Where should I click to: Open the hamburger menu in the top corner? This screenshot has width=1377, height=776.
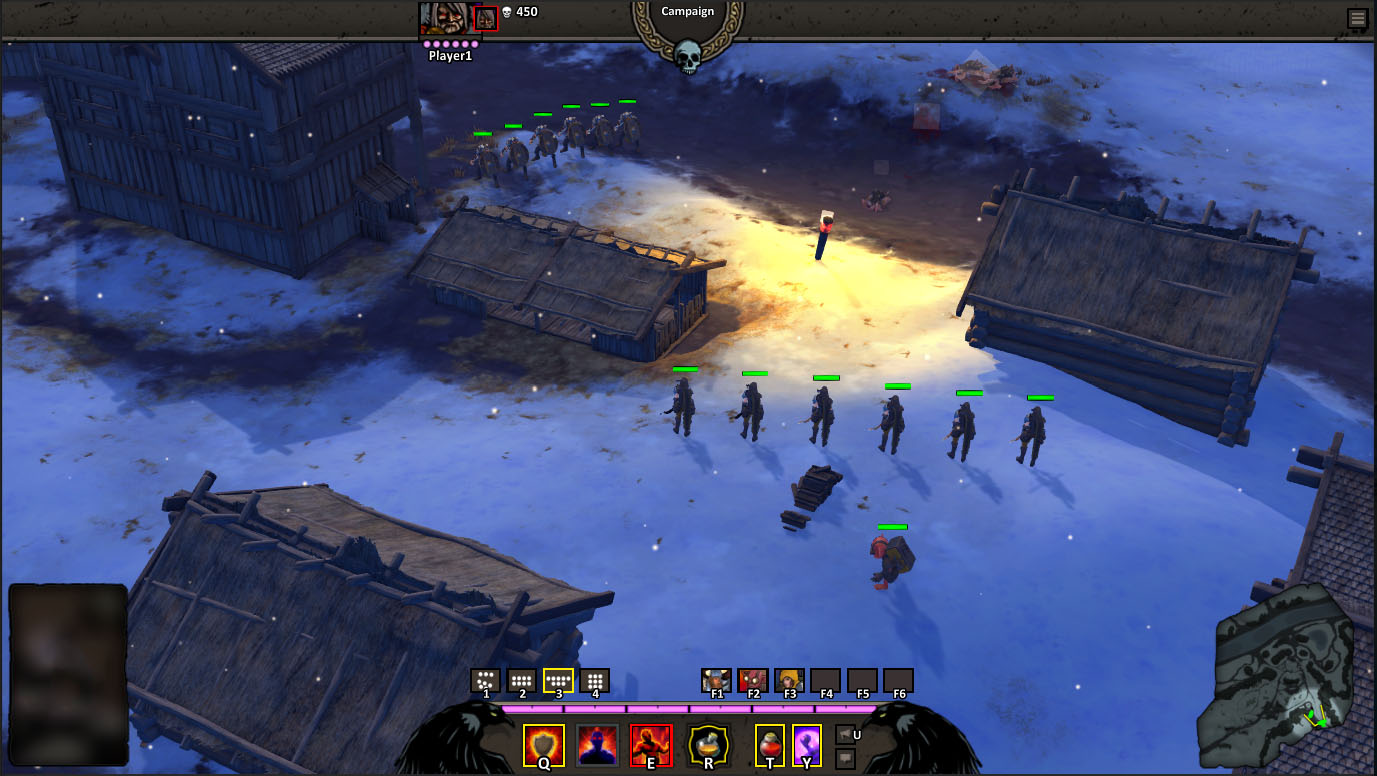coord(1356,18)
